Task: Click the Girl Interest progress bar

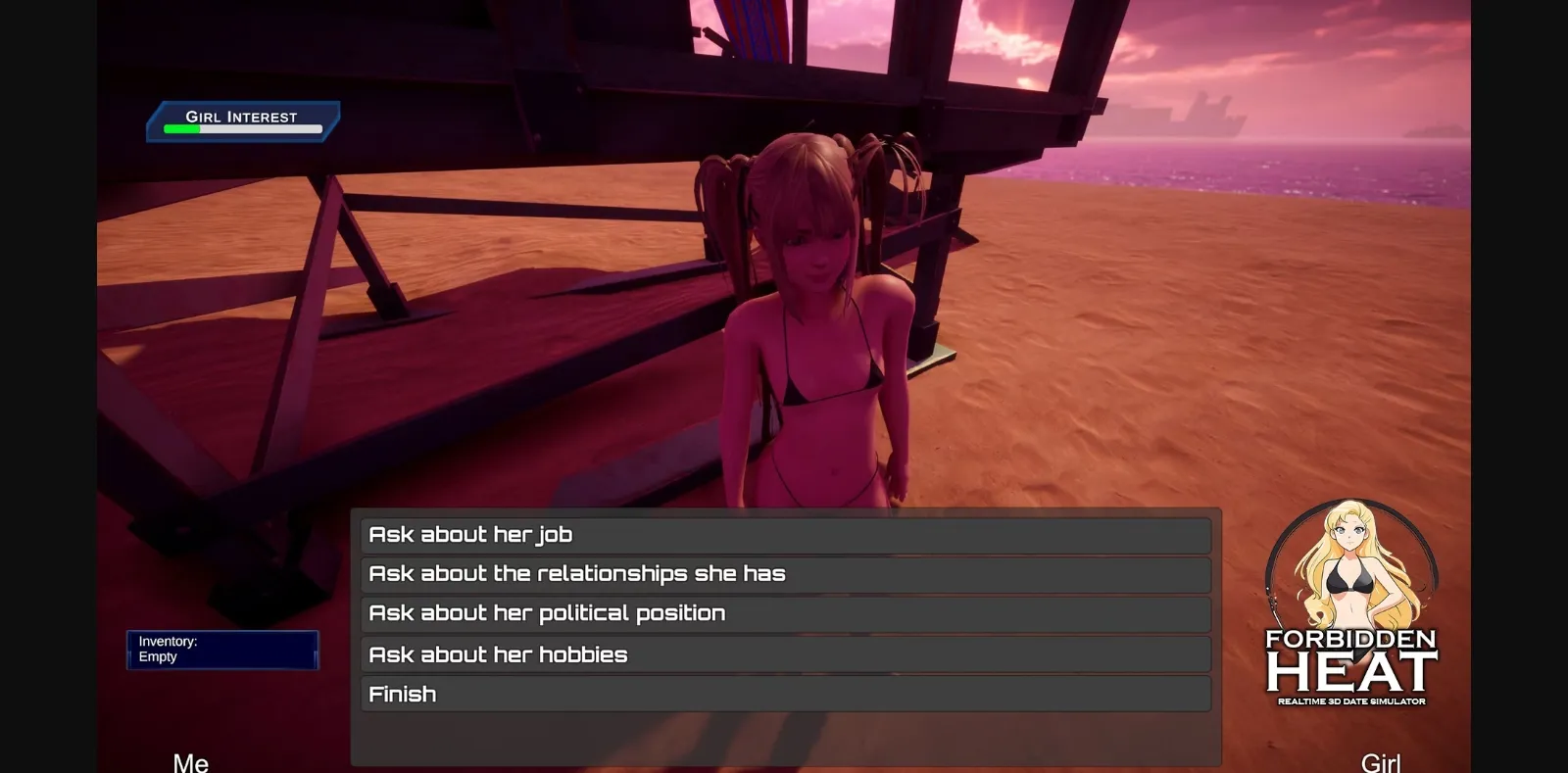Action: click(x=241, y=127)
